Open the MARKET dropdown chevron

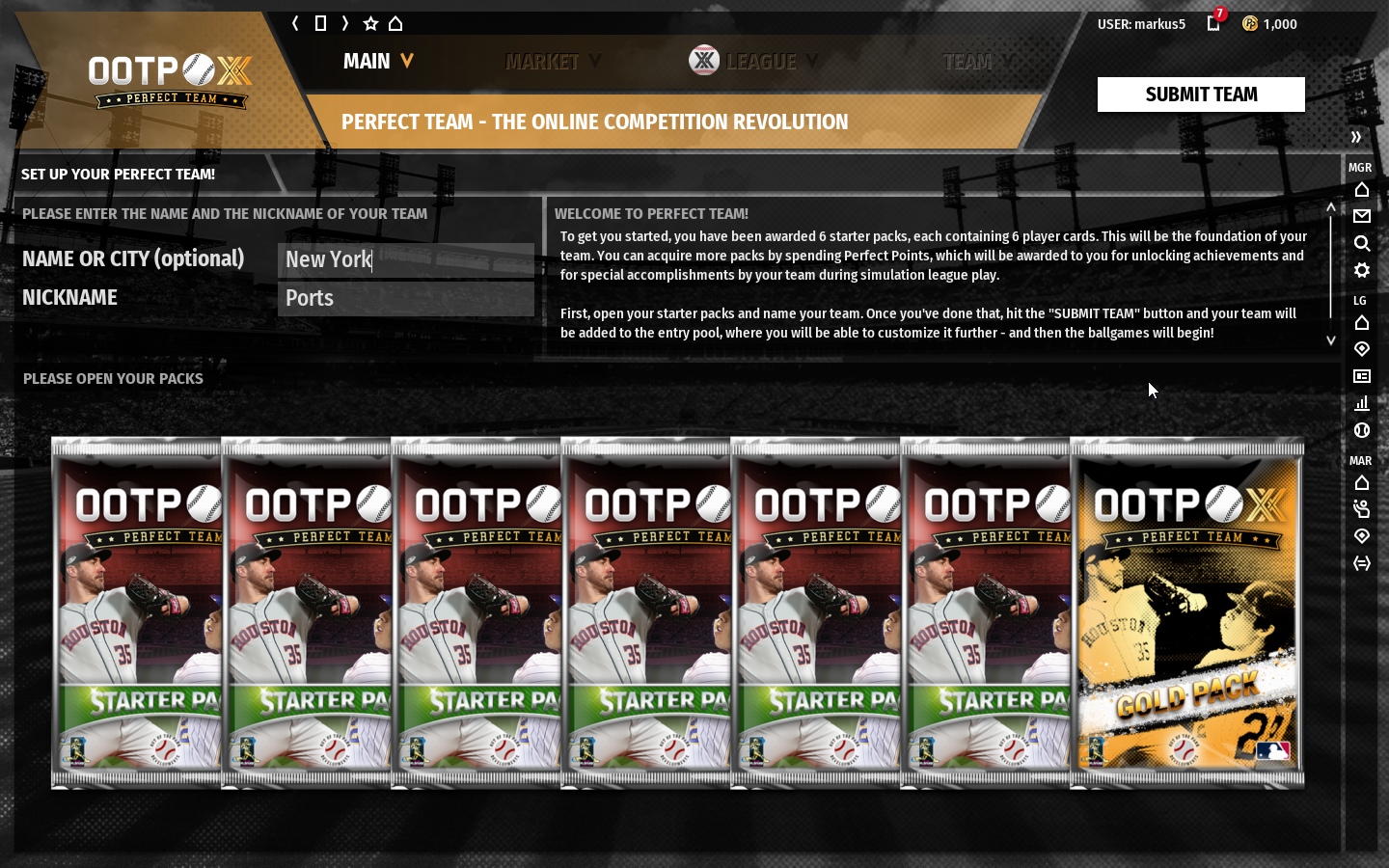[x=595, y=61]
